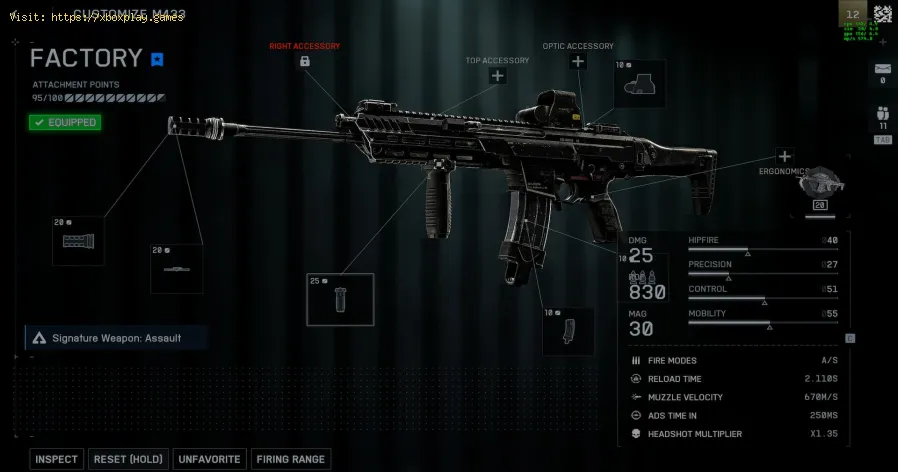Image resolution: width=898 pixels, height=472 pixels.
Task: Add an Optic Accessory attachment
Action: tap(577, 62)
